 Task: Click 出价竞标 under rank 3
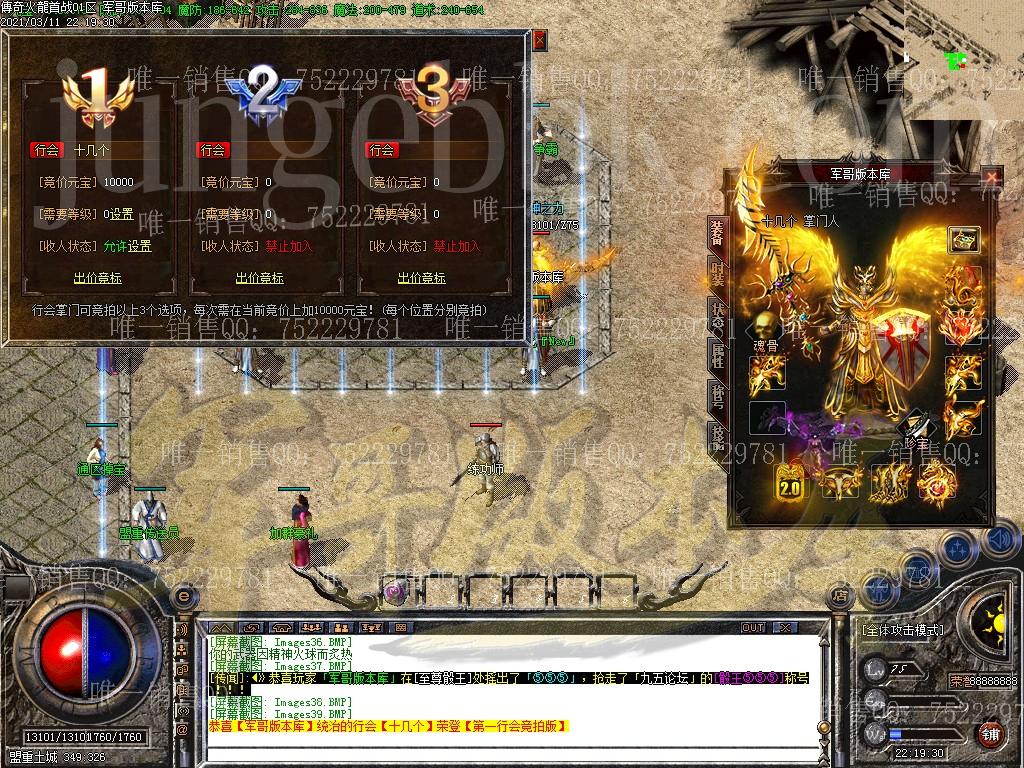tap(422, 278)
